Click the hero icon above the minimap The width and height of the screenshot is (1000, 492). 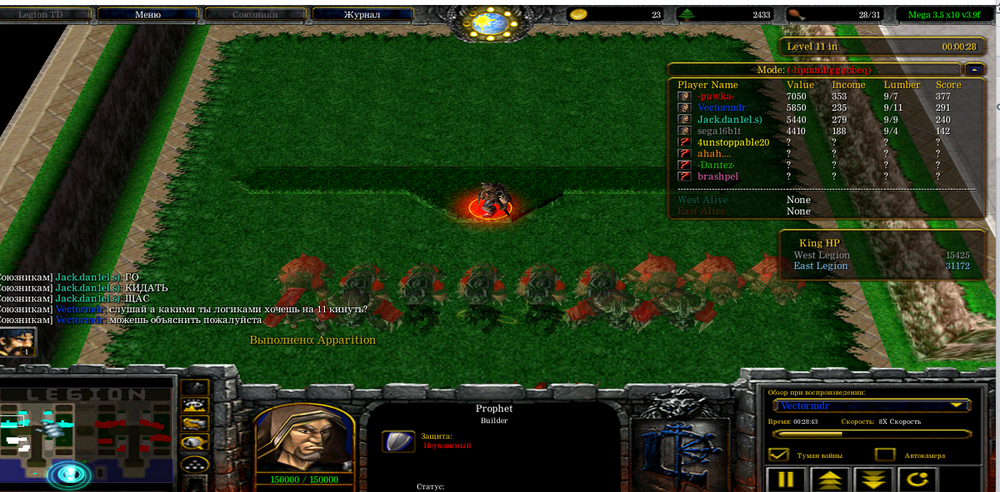[17, 342]
